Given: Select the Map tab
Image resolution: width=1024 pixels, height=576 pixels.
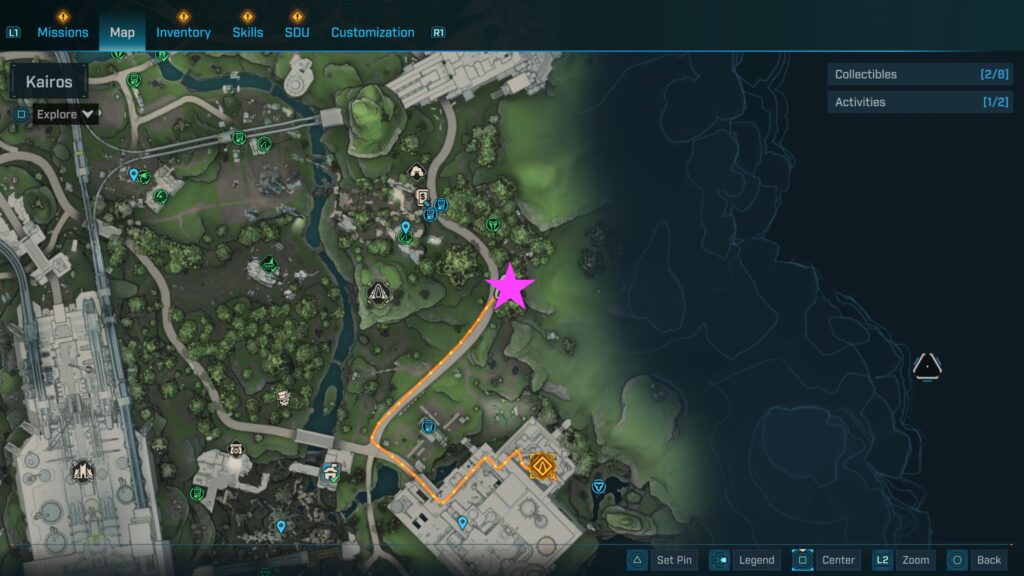Looking at the screenshot, I should click(x=122, y=32).
